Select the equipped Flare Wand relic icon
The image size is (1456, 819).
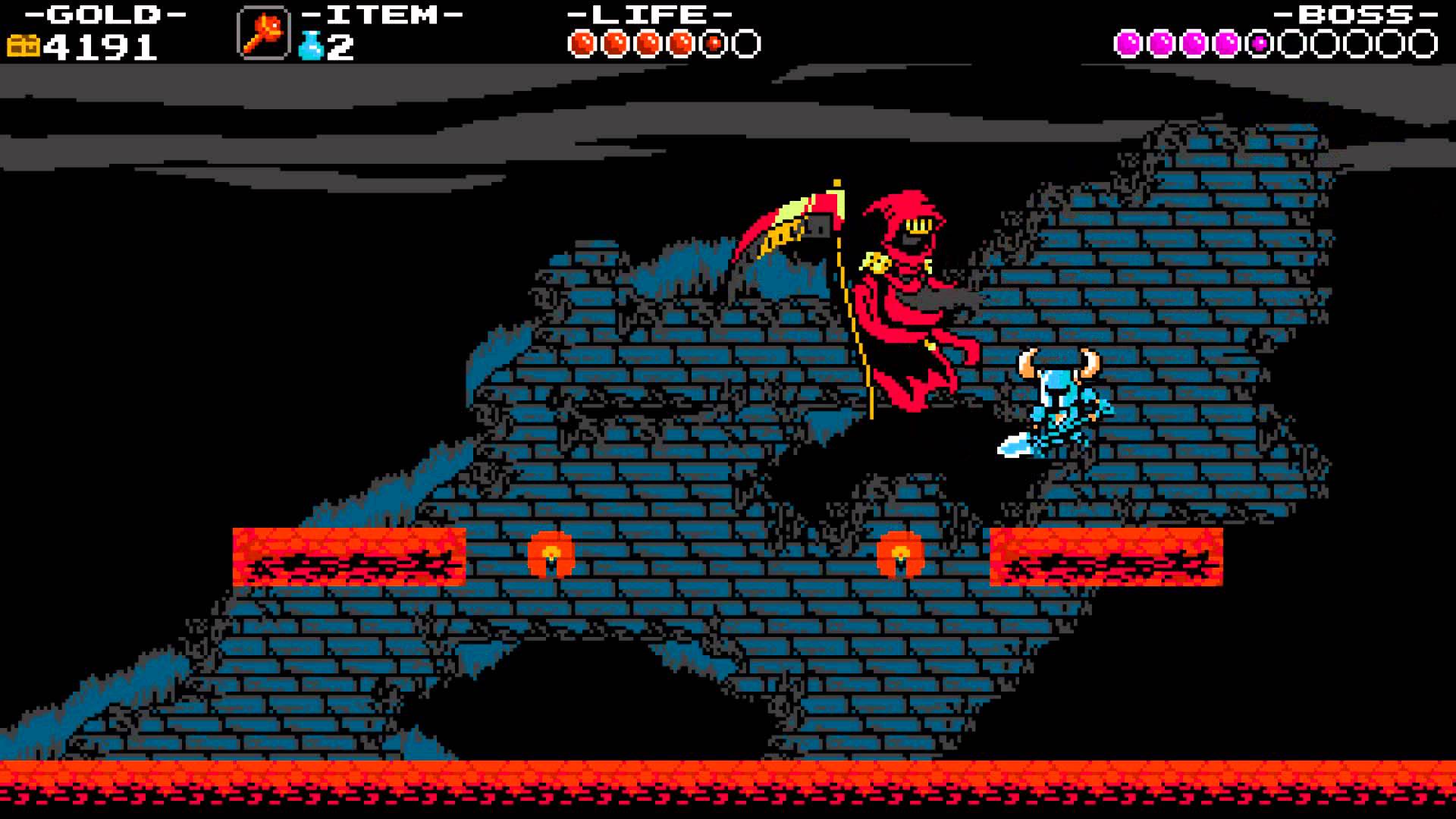[262, 33]
